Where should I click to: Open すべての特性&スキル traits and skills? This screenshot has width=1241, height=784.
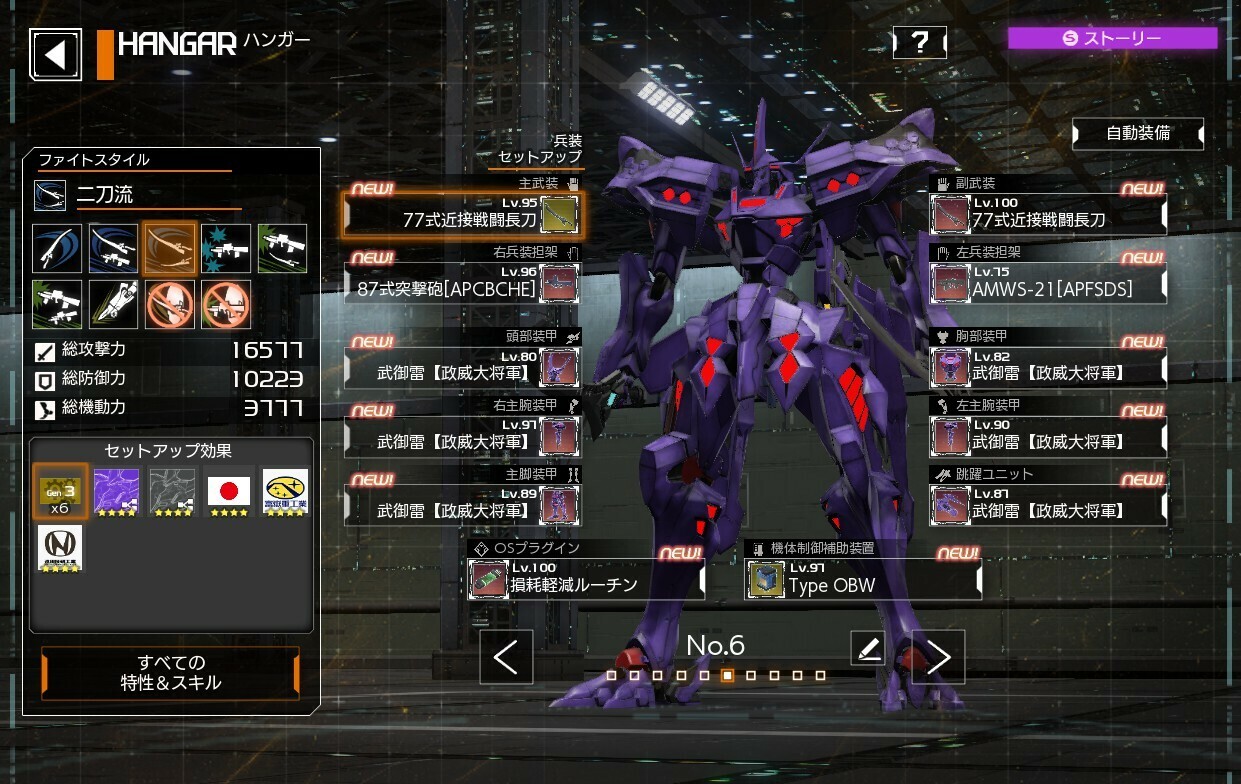click(x=170, y=673)
